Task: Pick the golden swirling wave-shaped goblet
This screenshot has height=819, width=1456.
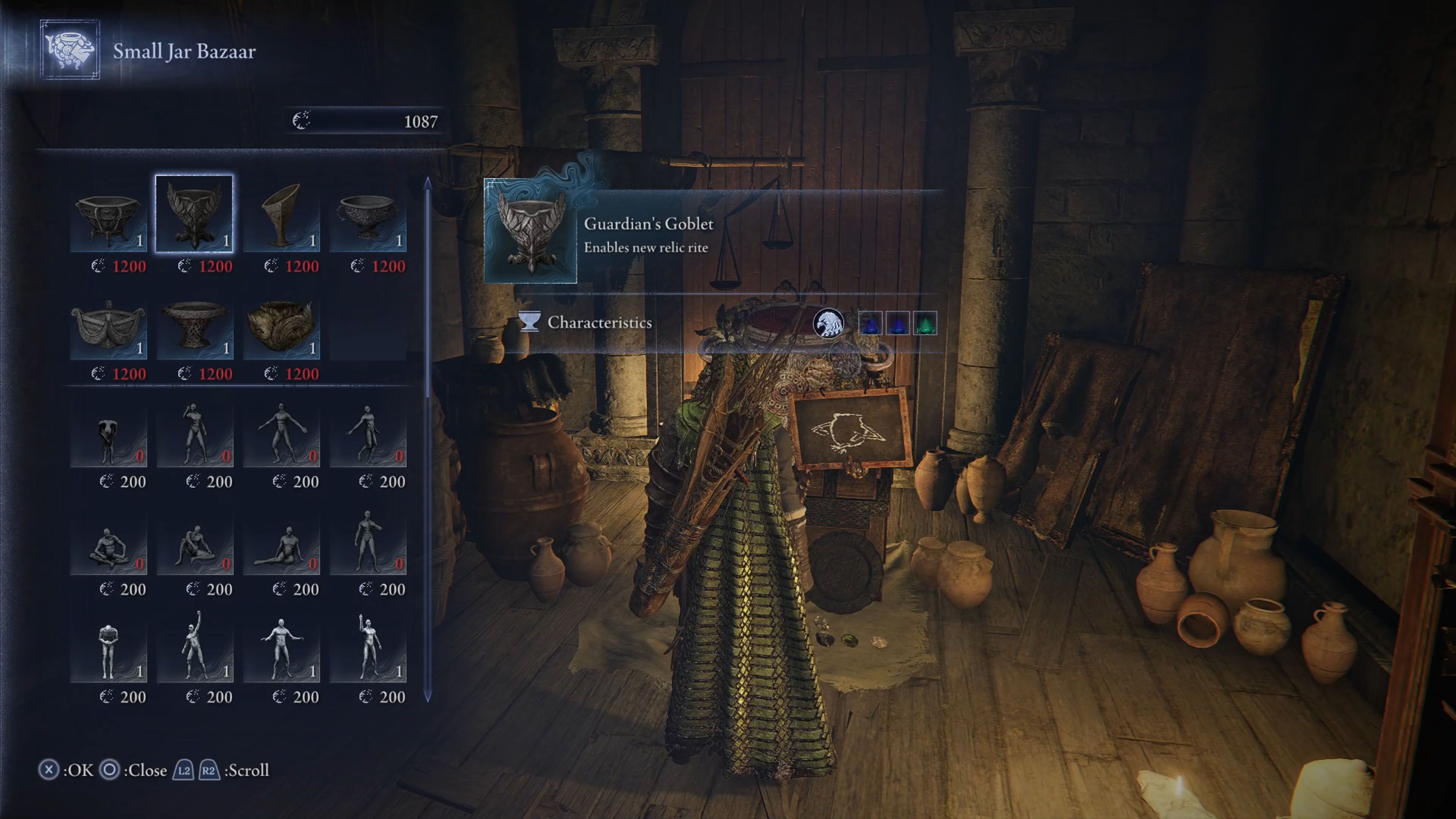Action: 281,328
